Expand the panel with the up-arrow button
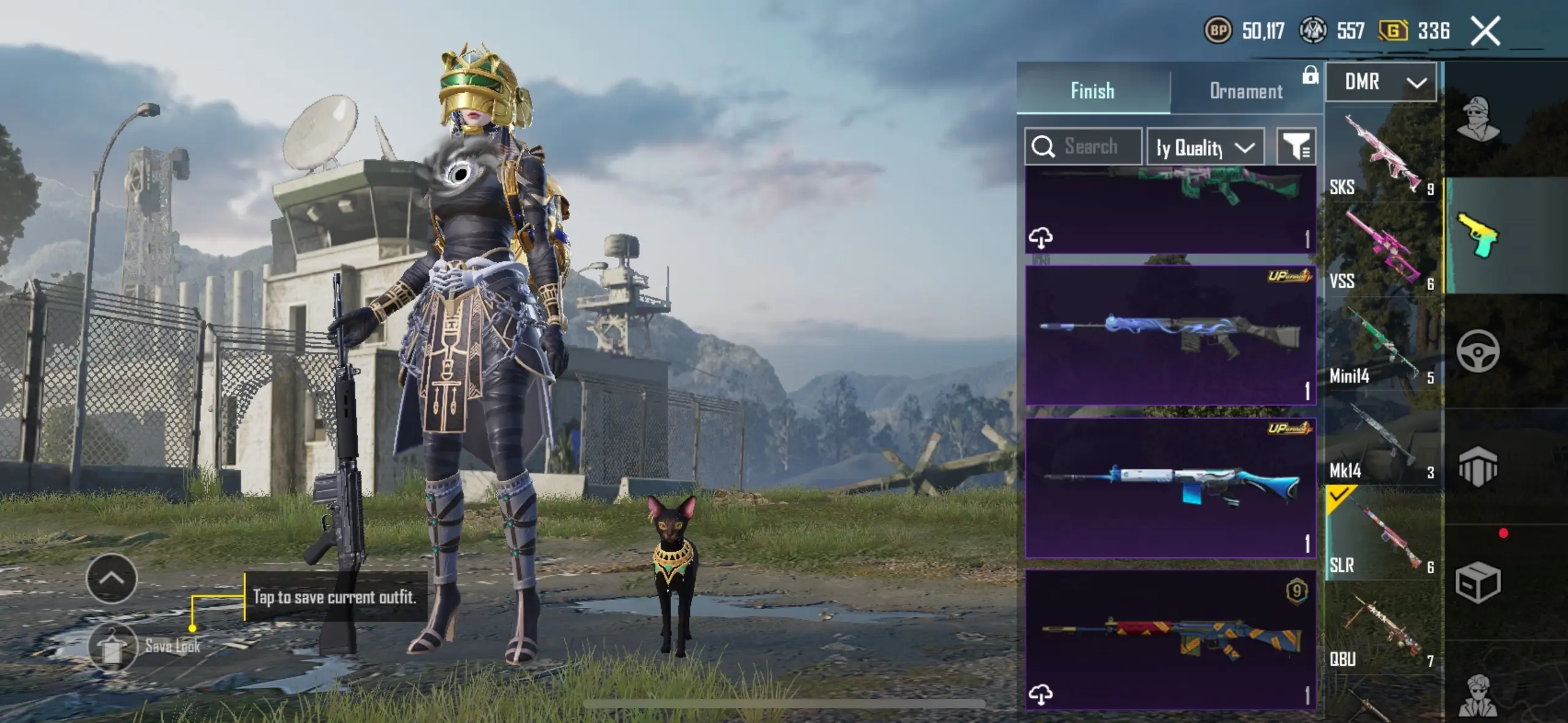Screen dimensions: 1568x723 tap(112, 578)
